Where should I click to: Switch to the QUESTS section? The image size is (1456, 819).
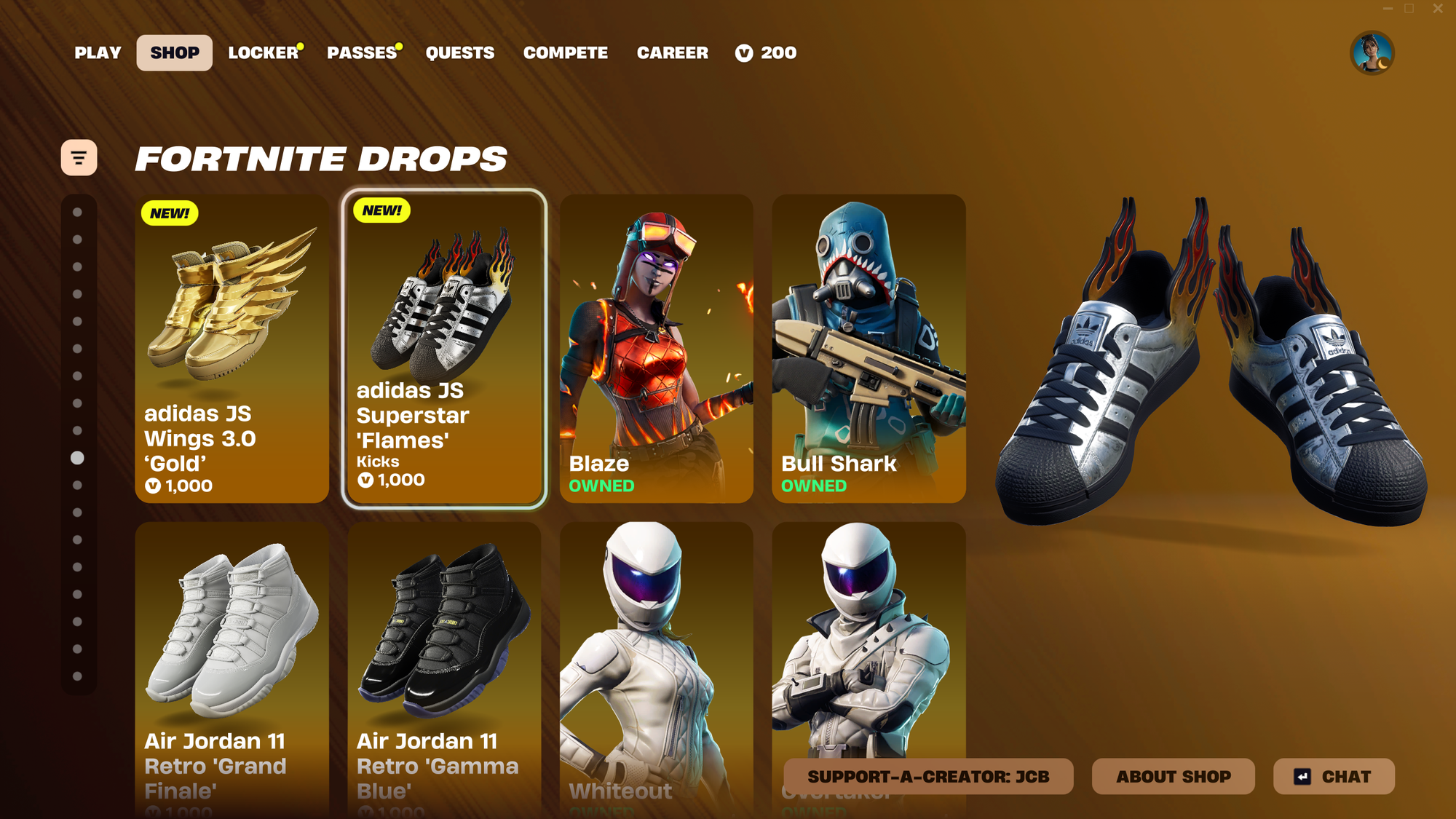460,52
